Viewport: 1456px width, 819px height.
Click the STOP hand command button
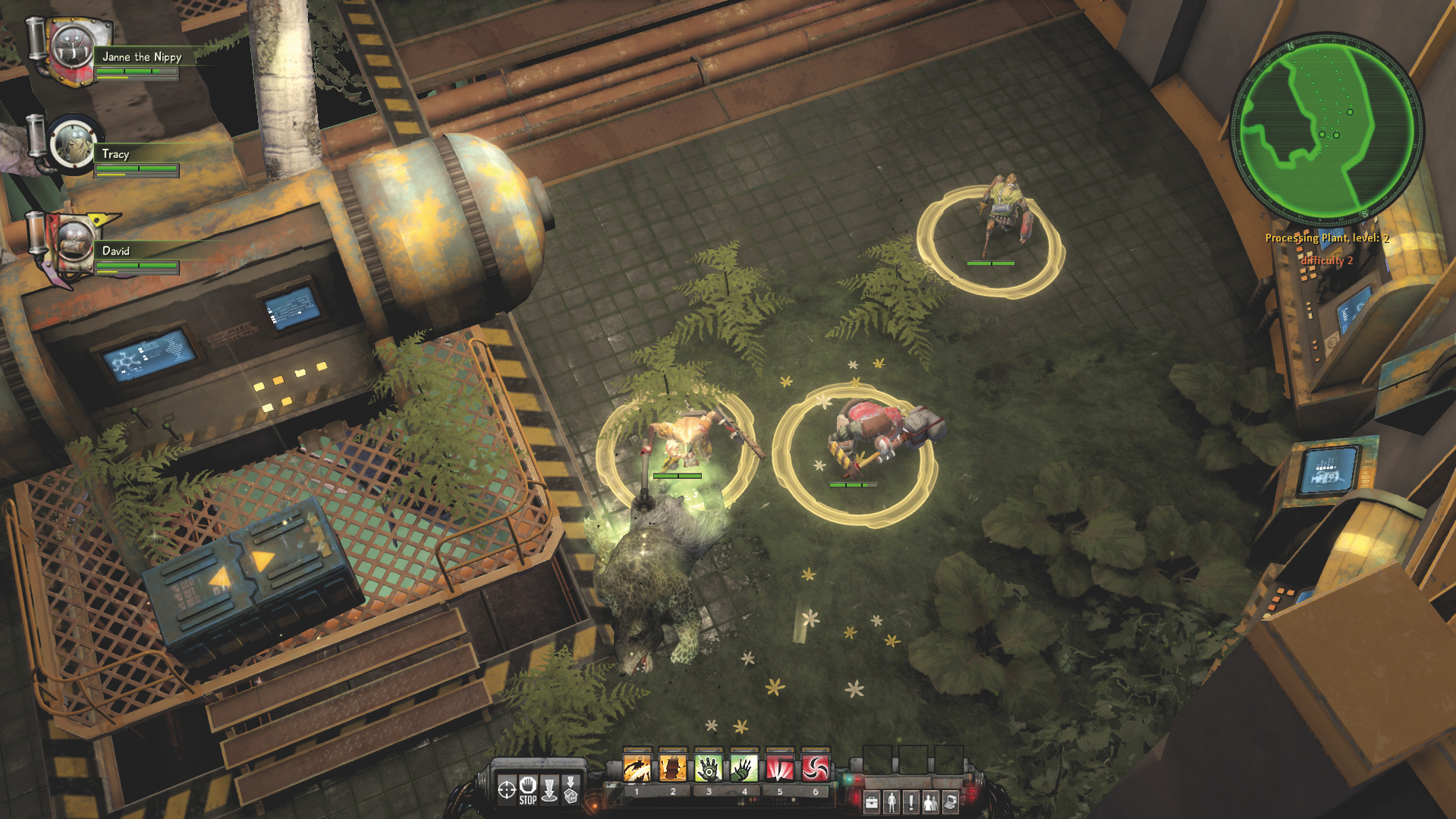pyautogui.click(x=528, y=789)
